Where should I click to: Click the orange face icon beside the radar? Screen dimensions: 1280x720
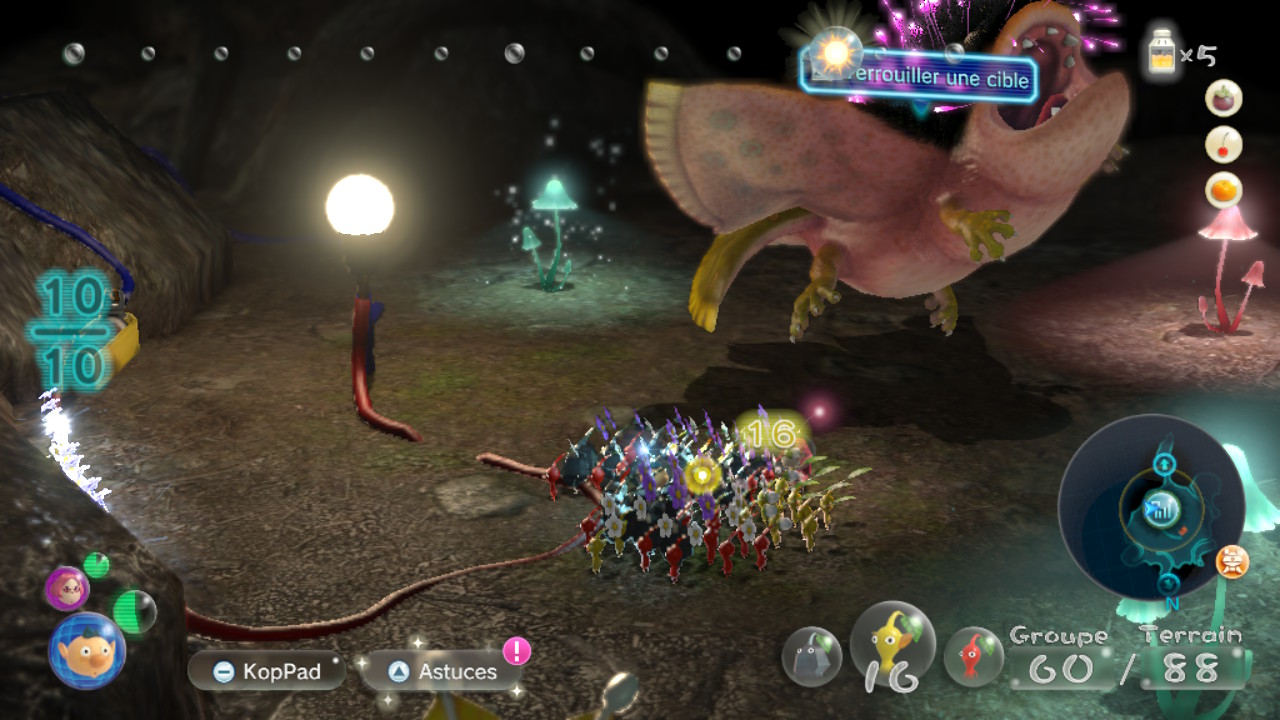click(x=1232, y=562)
